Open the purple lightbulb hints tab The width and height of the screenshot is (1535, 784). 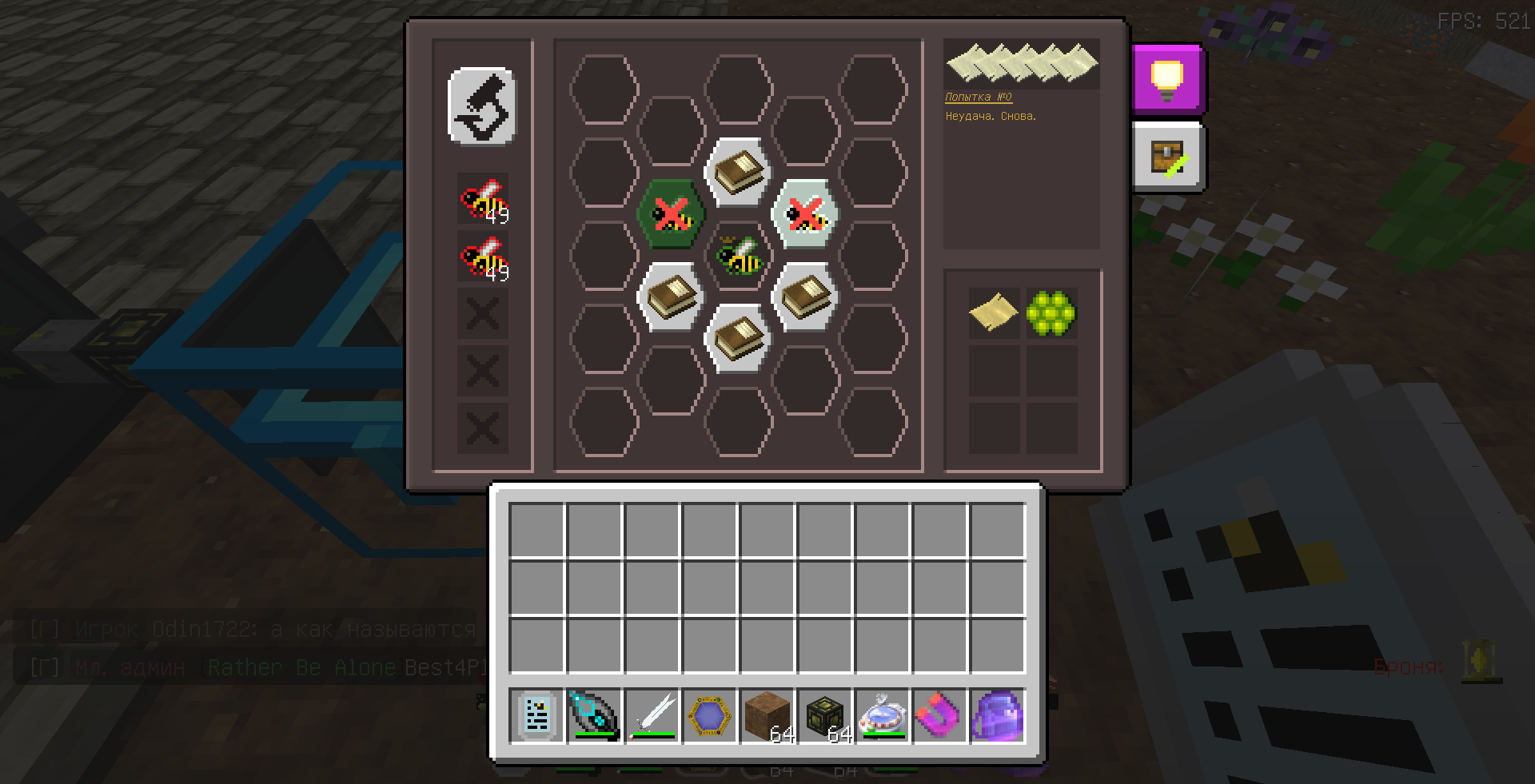click(1167, 78)
